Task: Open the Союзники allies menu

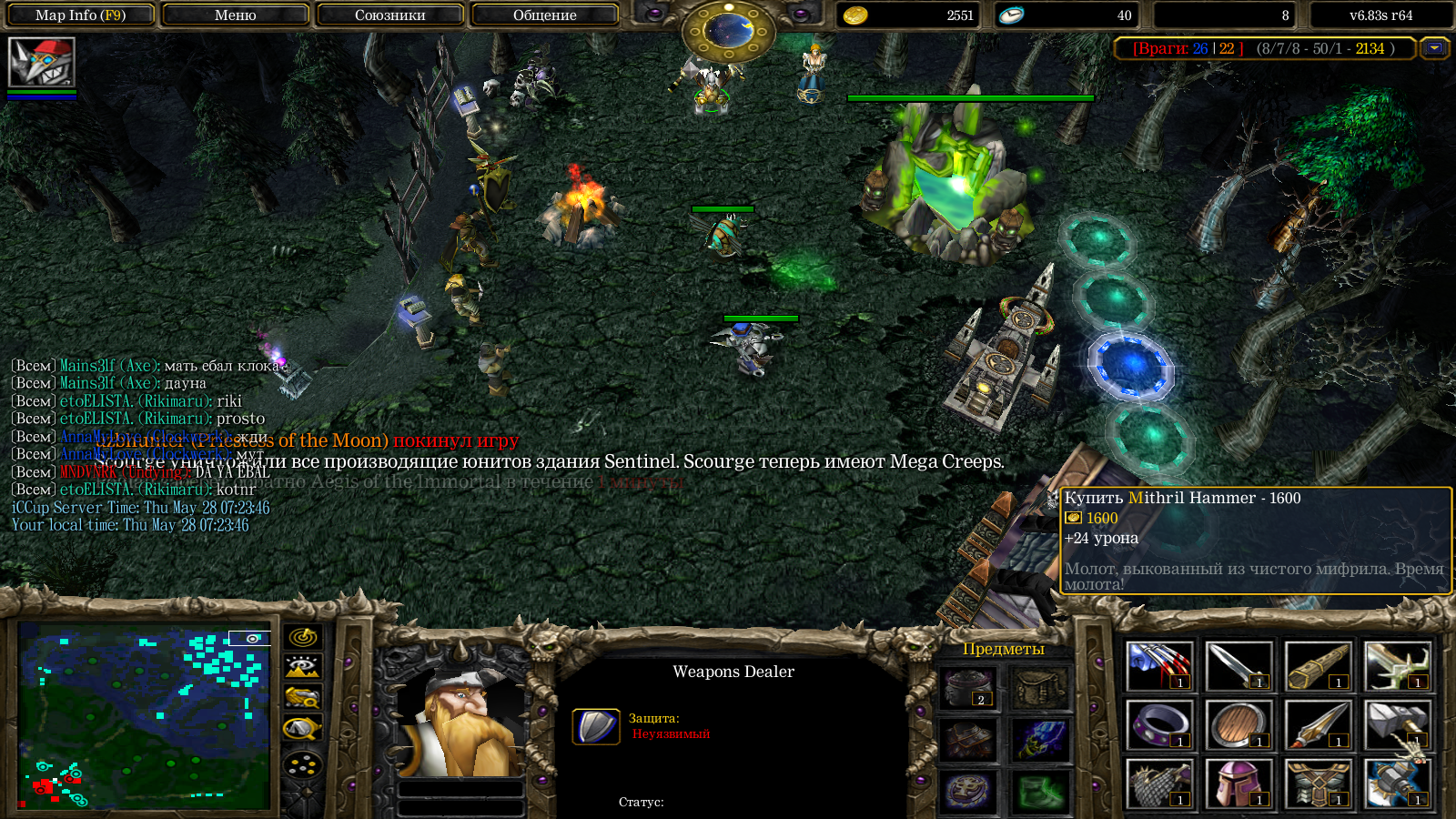Action: (389, 15)
